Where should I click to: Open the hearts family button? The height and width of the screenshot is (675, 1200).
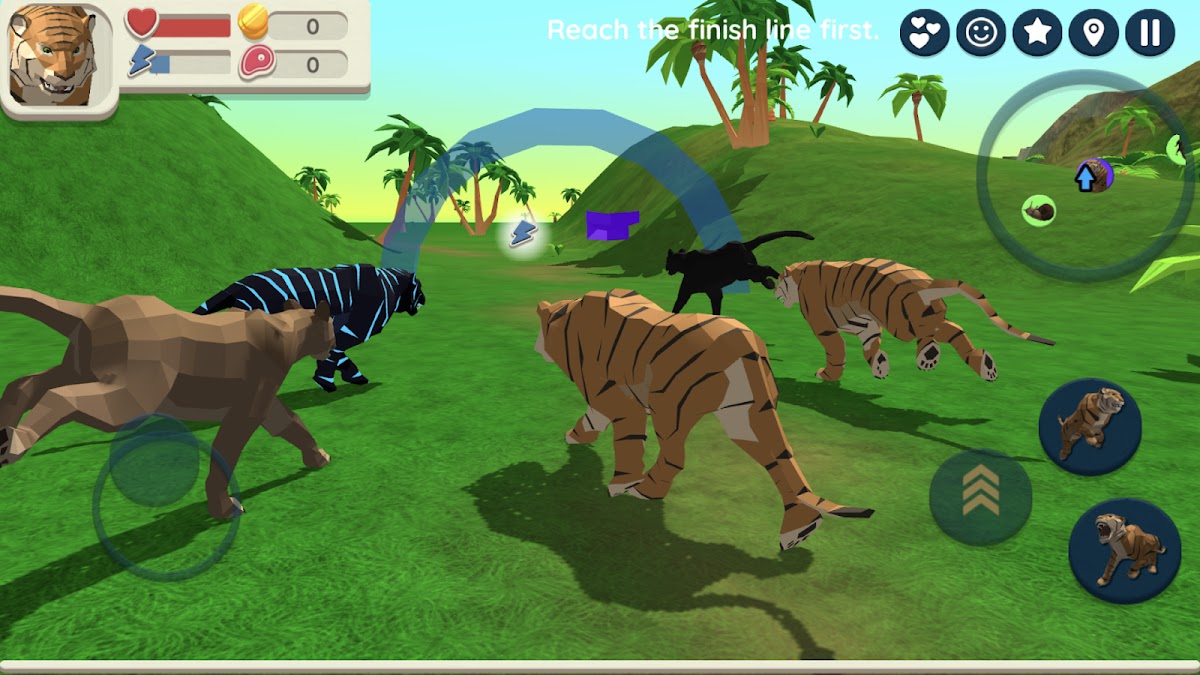click(925, 33)
